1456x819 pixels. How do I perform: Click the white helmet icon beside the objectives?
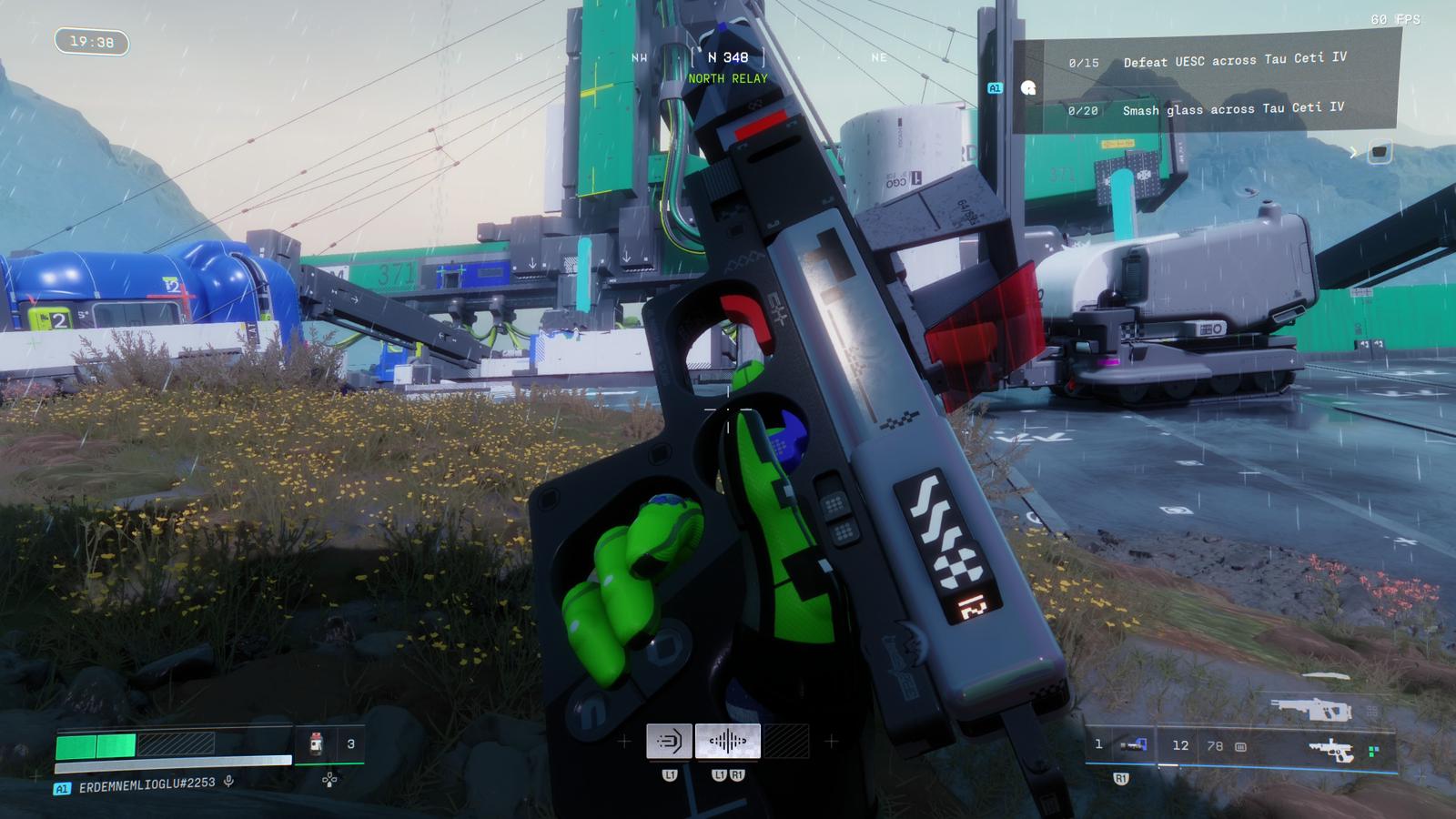point(1028,88)
